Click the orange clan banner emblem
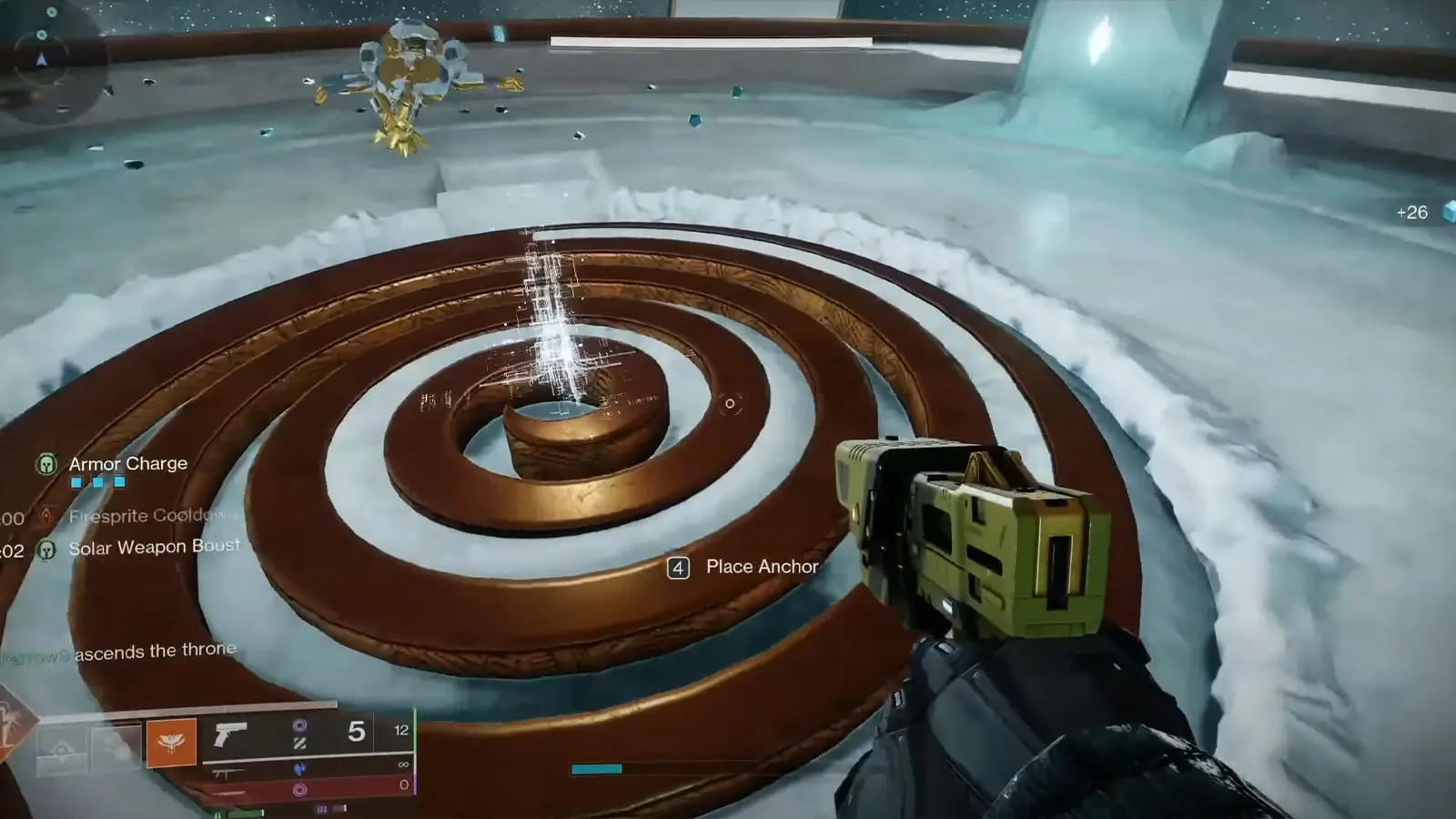The width and height of the screenshot is (1456, 819). pyautogui.click(x=172, y=741)
